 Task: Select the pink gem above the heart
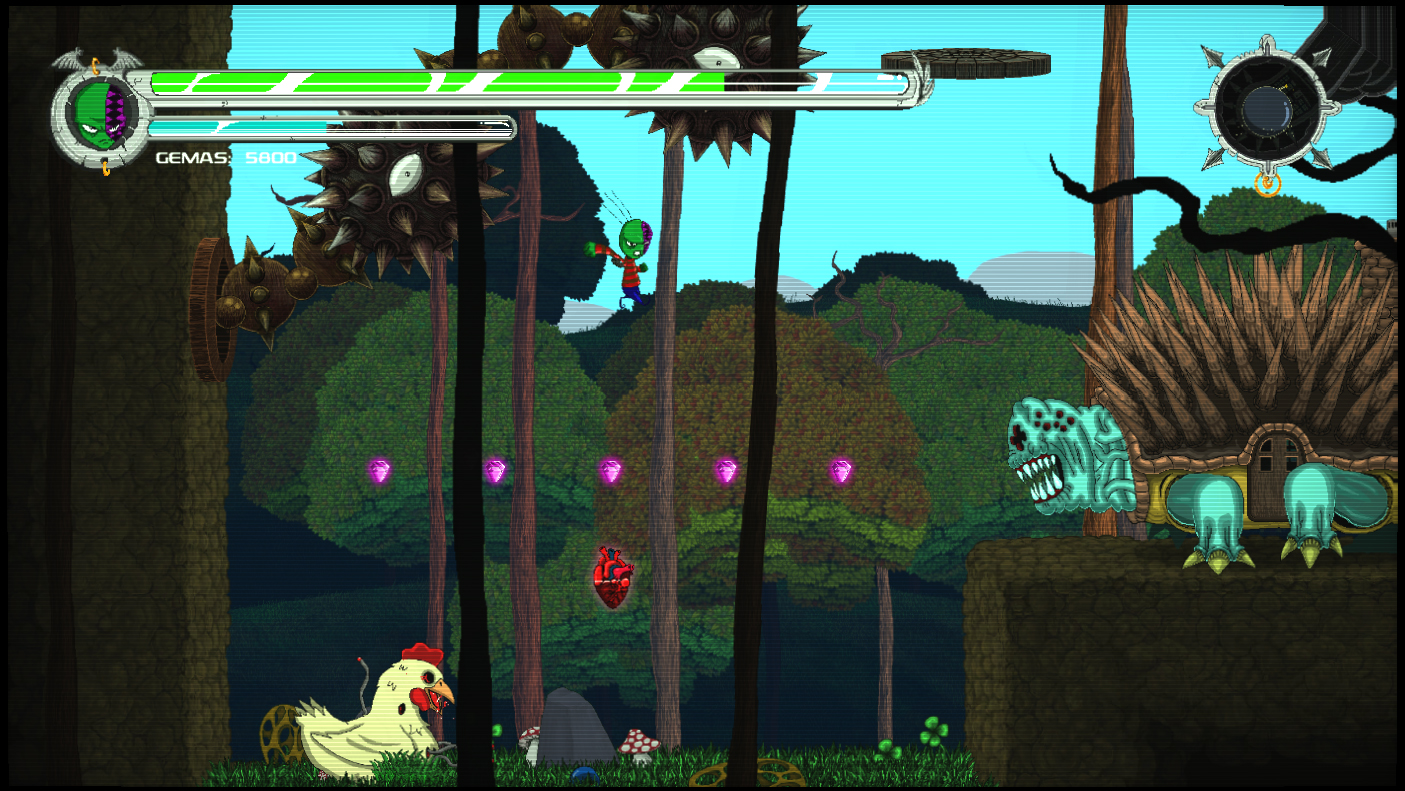pos(609,470)
